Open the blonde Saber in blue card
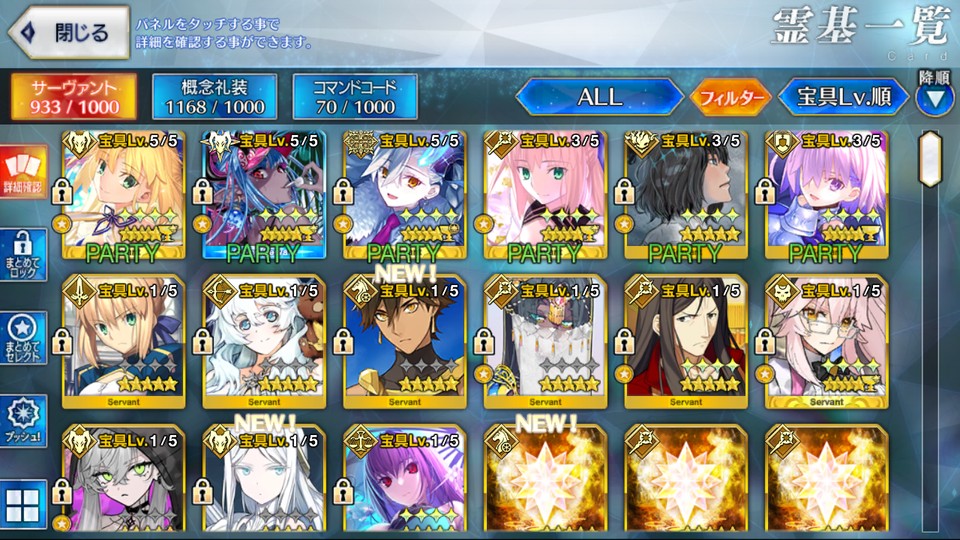960x540 pixels. point(122,340)
